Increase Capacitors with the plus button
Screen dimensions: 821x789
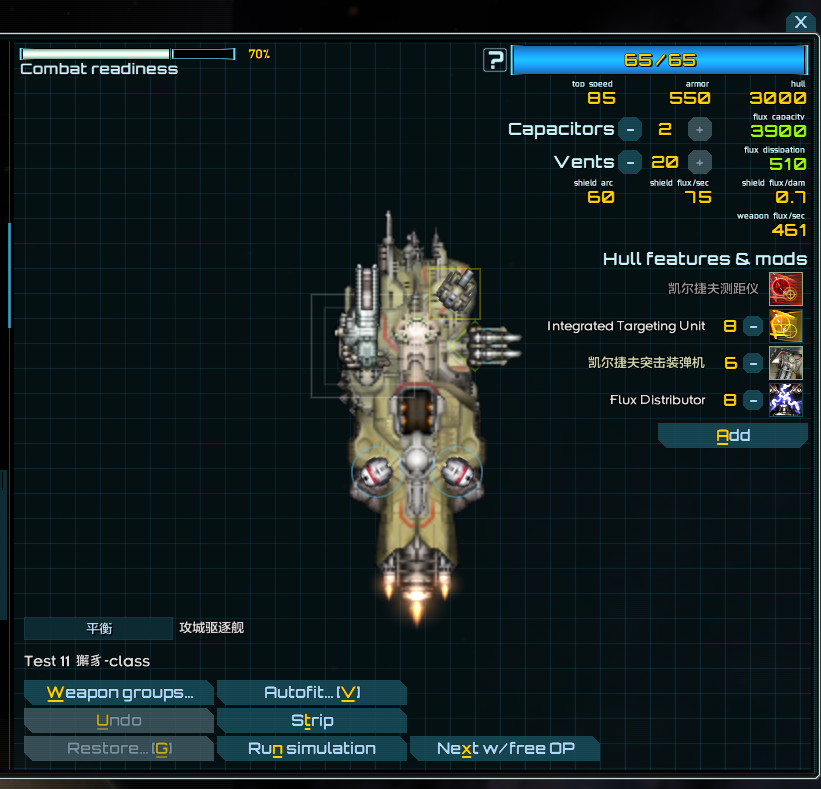coord(700,129)
